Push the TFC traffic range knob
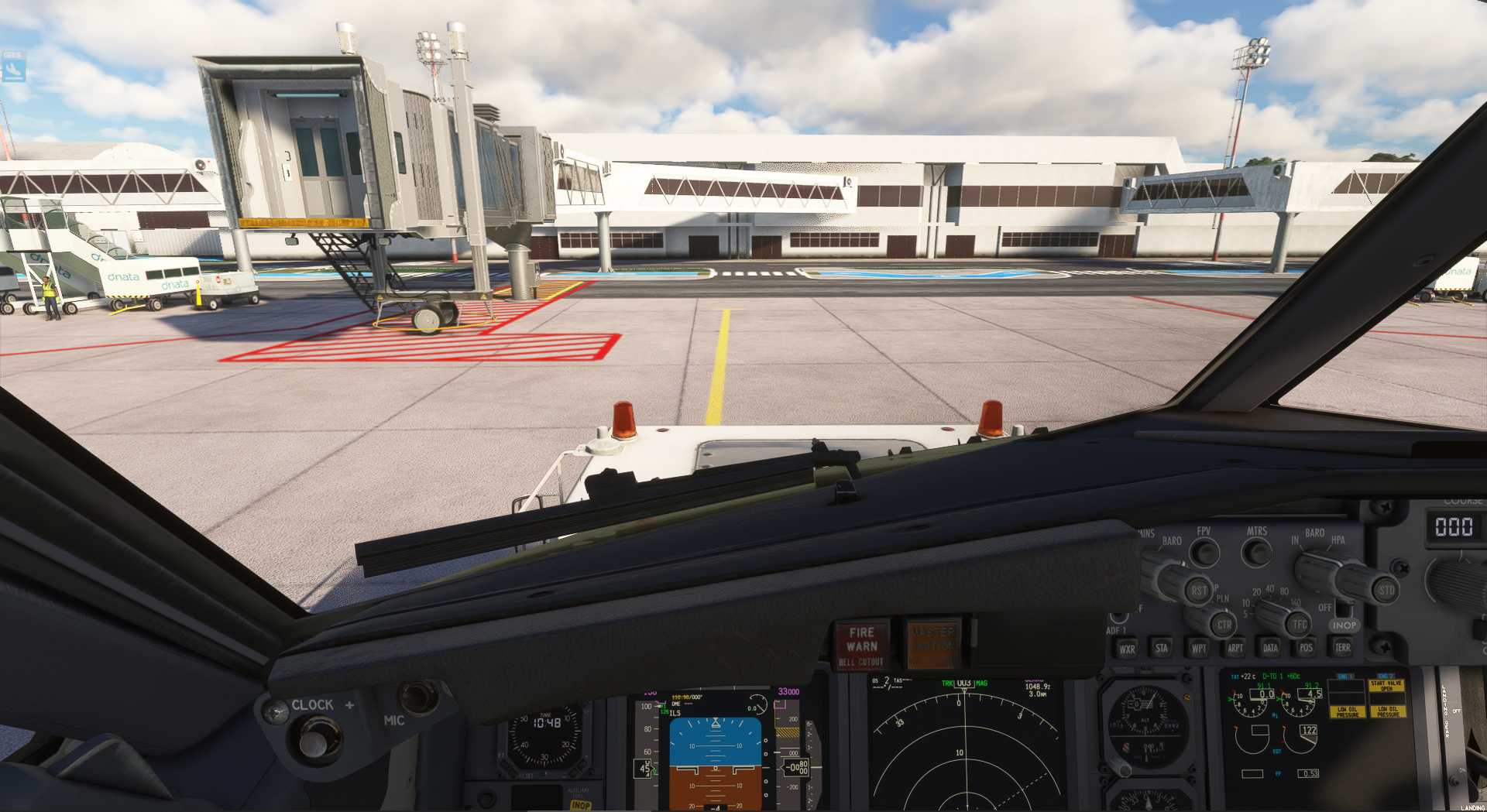The image size is (1487, 812). coord(1299,624)
